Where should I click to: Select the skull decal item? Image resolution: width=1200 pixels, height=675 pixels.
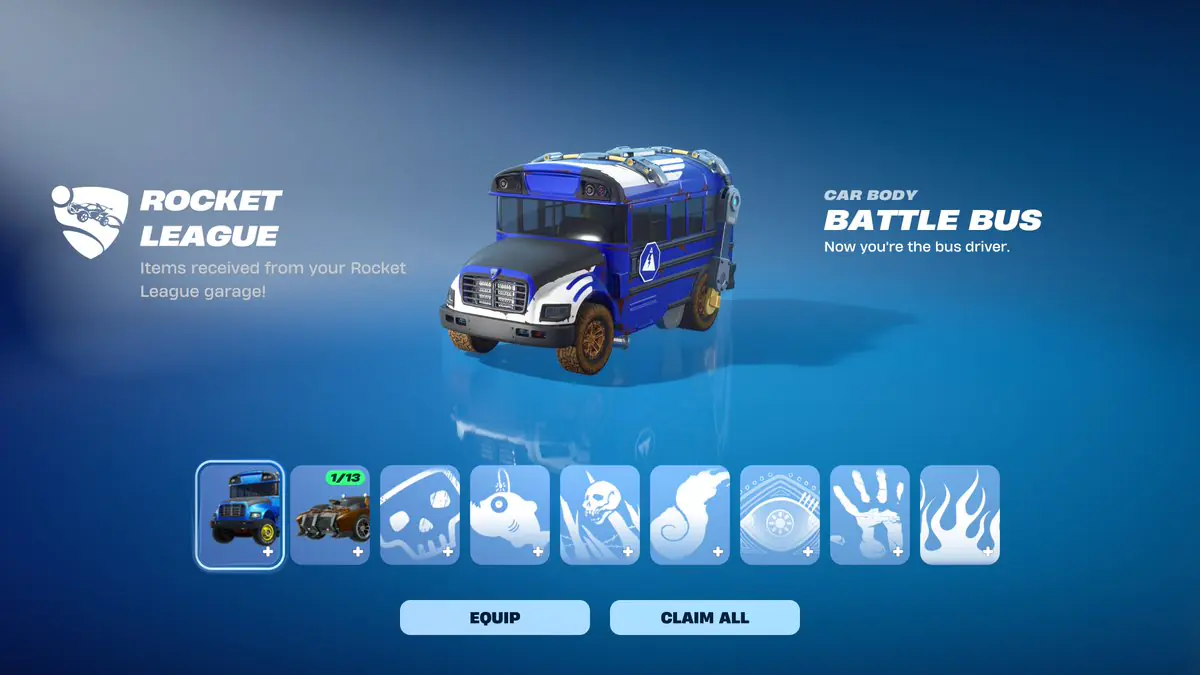tap(420, 514)
